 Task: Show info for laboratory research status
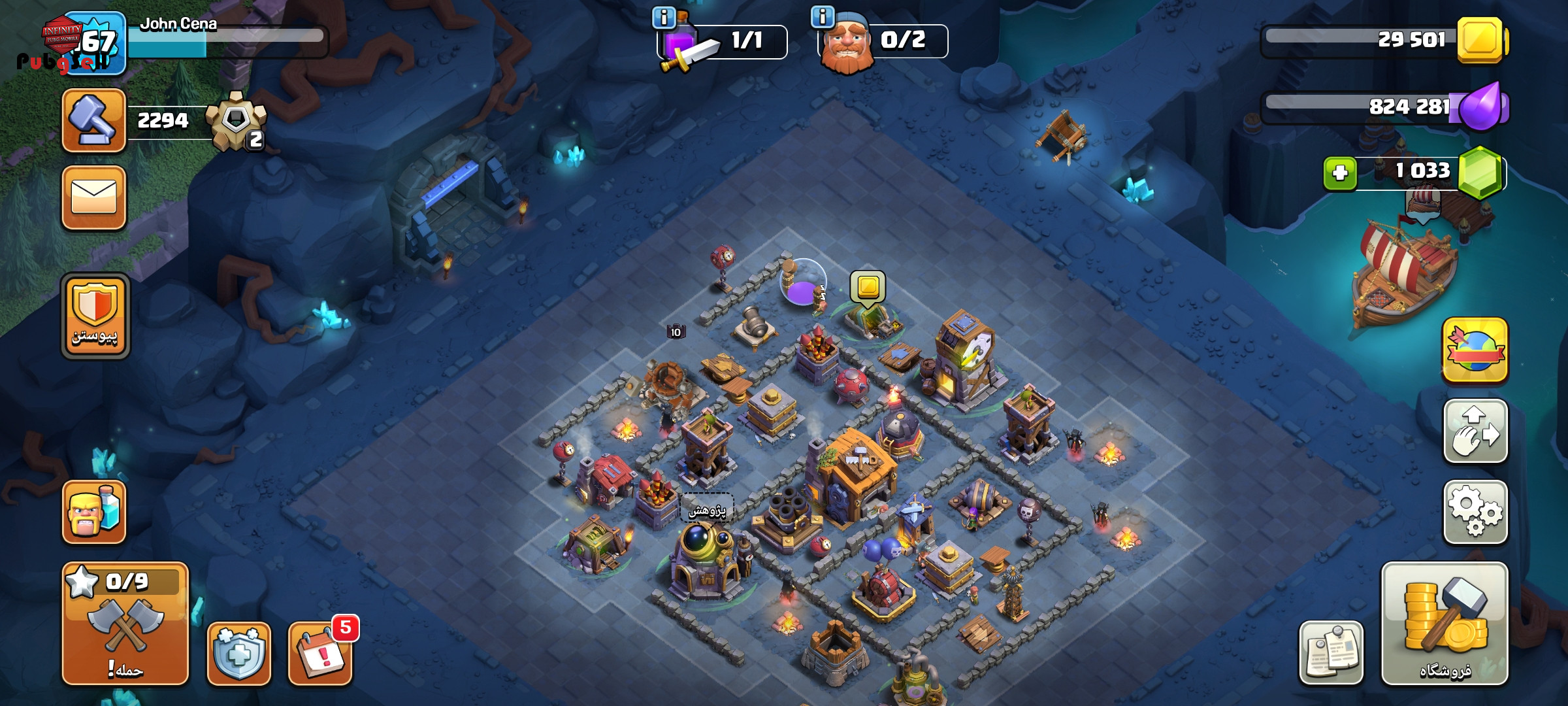(664, 18)
